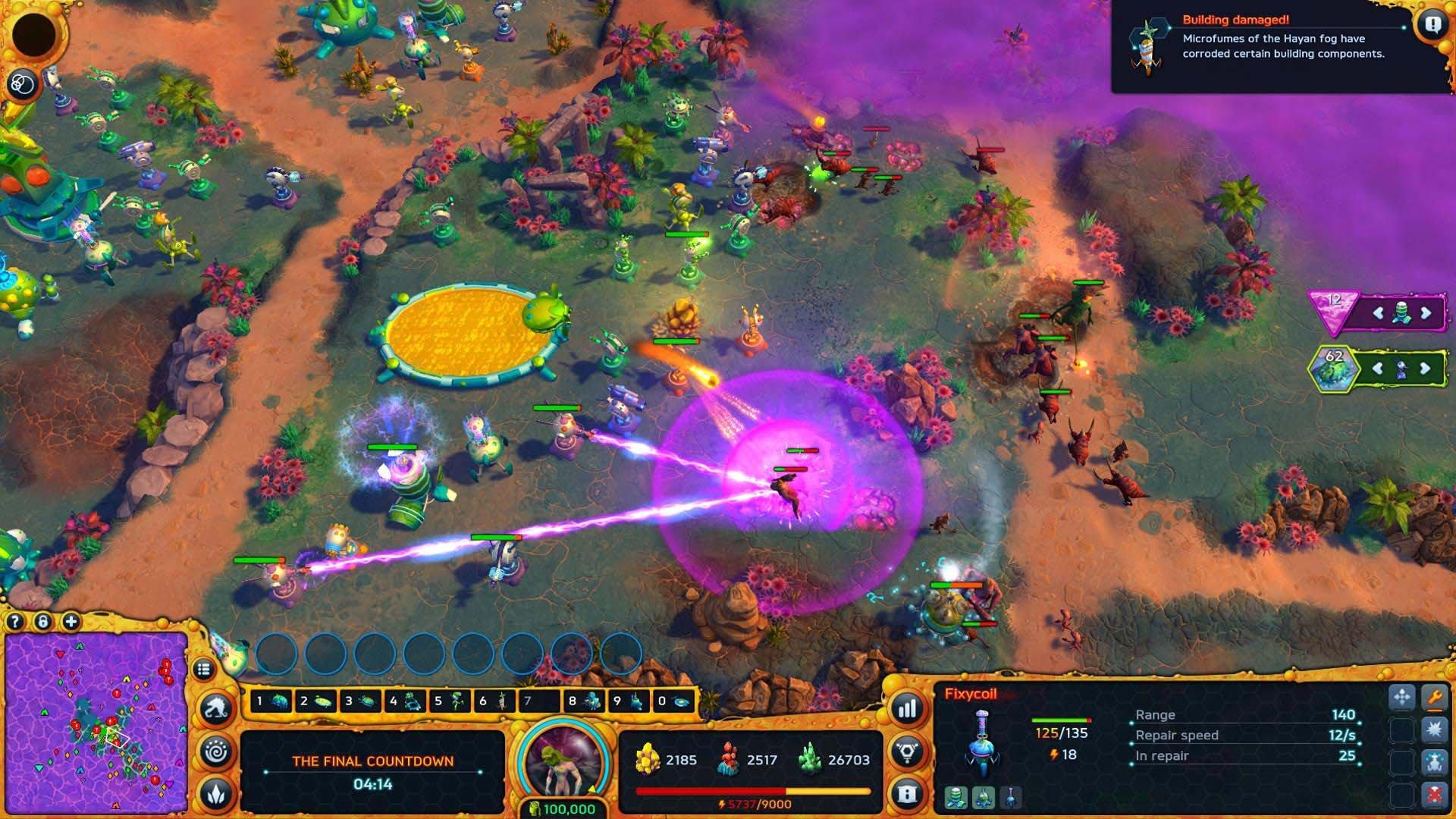Image resolution: width=1456 pixels, height=819 pixels.
Task: Select the creature summon icon beside the minimap
Action: pos(215,707)
